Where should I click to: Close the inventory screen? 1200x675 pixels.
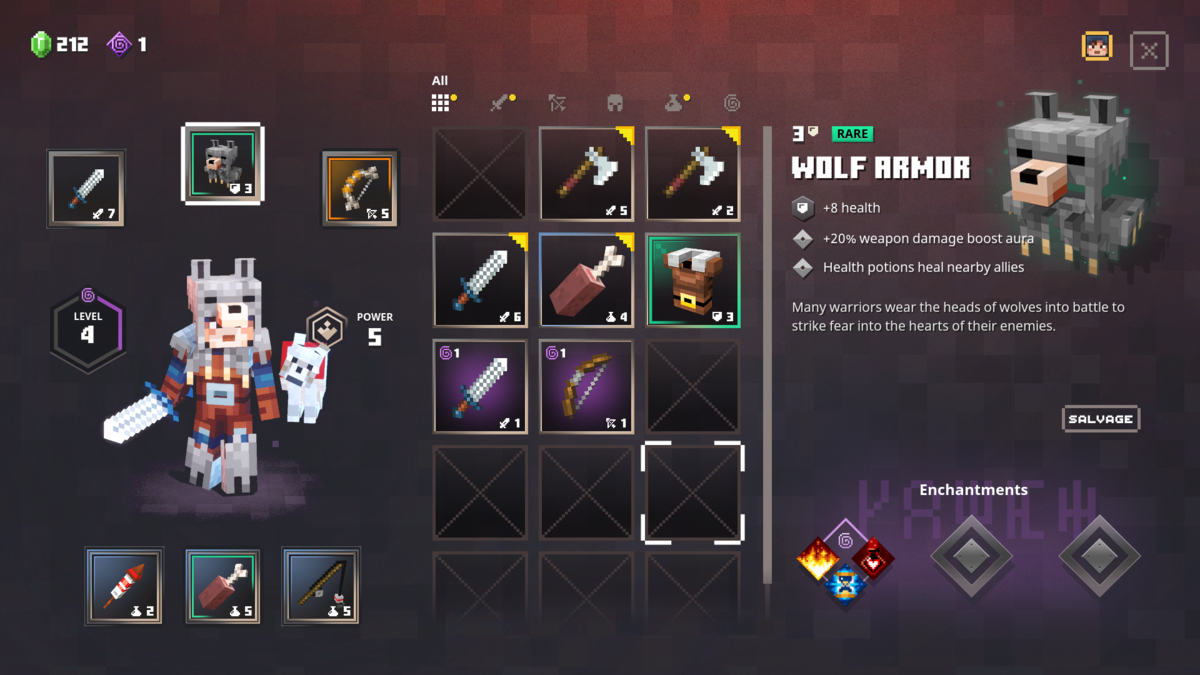[x=1149, y=50]
